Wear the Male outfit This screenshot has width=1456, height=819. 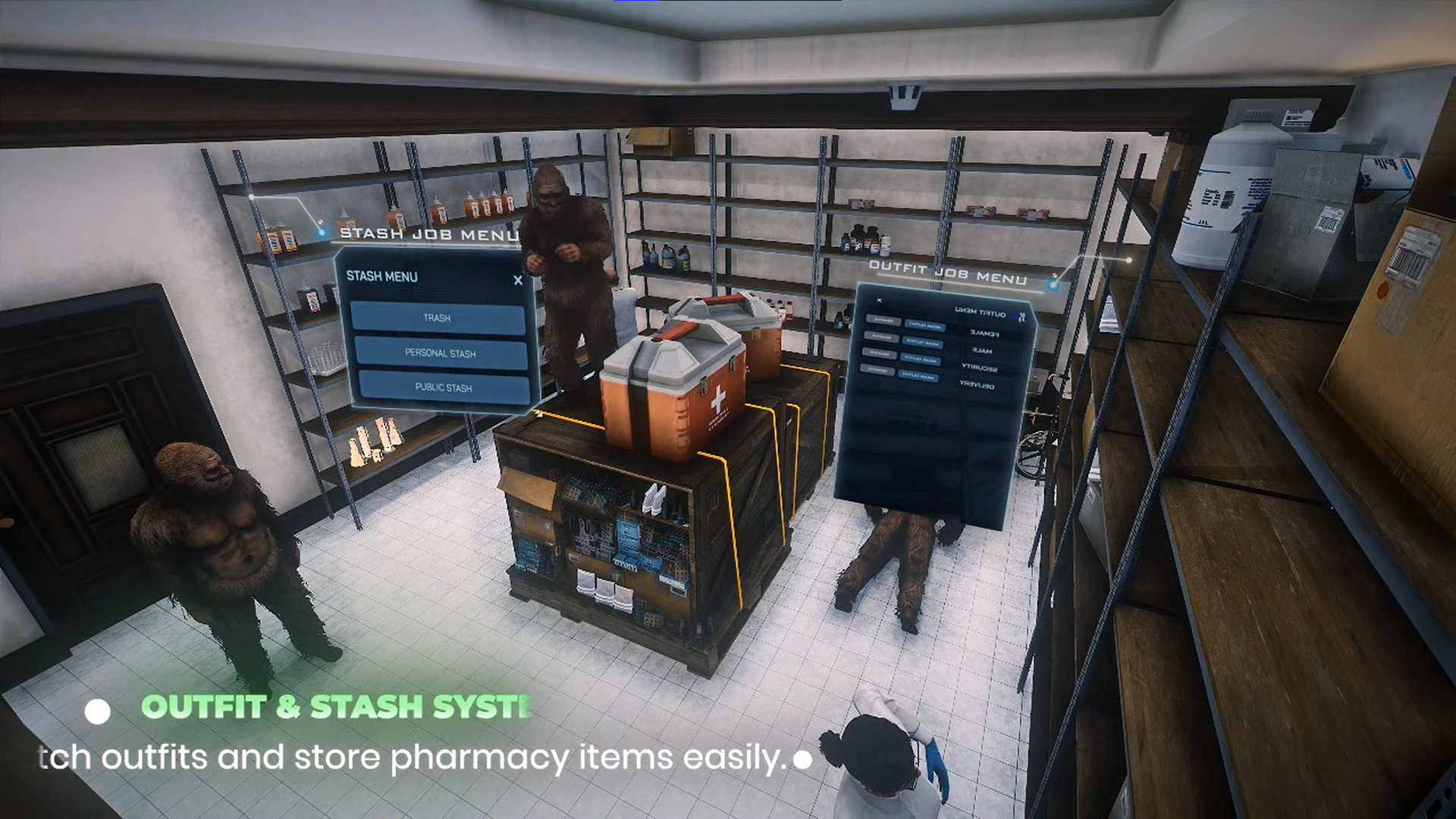coord(923,343)
